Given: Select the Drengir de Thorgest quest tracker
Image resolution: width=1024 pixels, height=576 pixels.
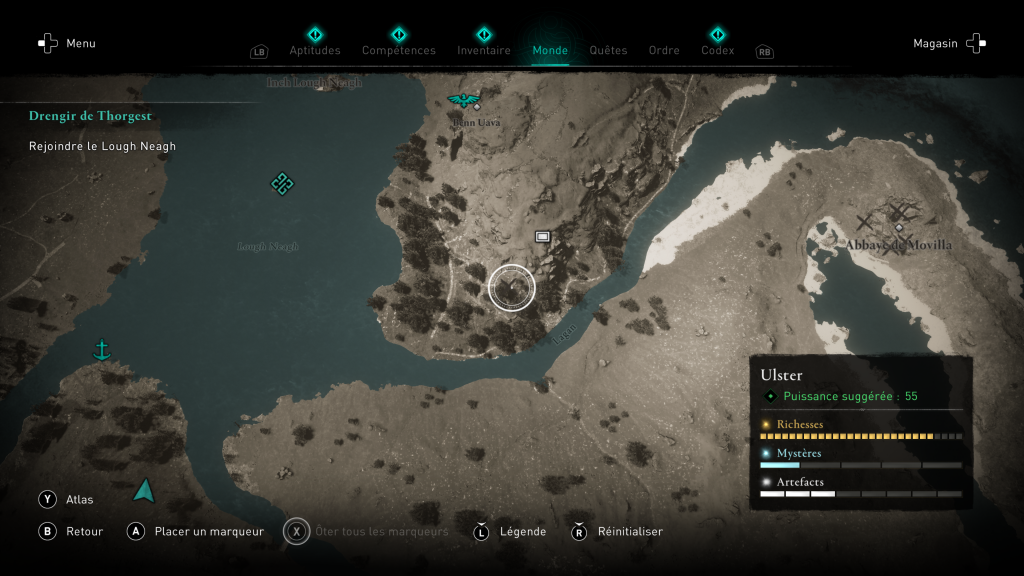Looking at the screenshot, I should point(90,116).
